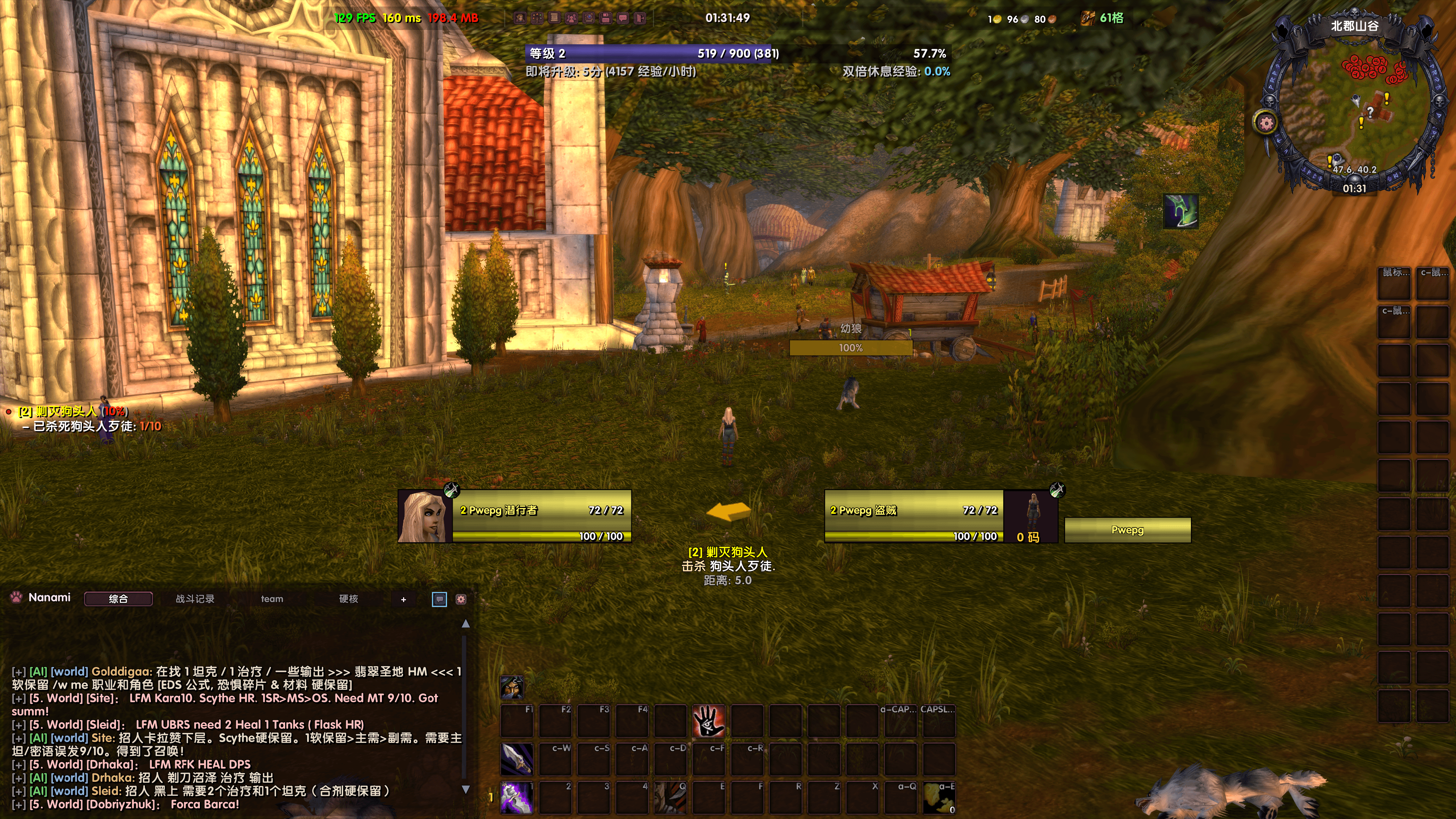Viewport: 1456px width, 819px height.
Task: Switch to the 战斗记录 chat tab
Action: 195,599
